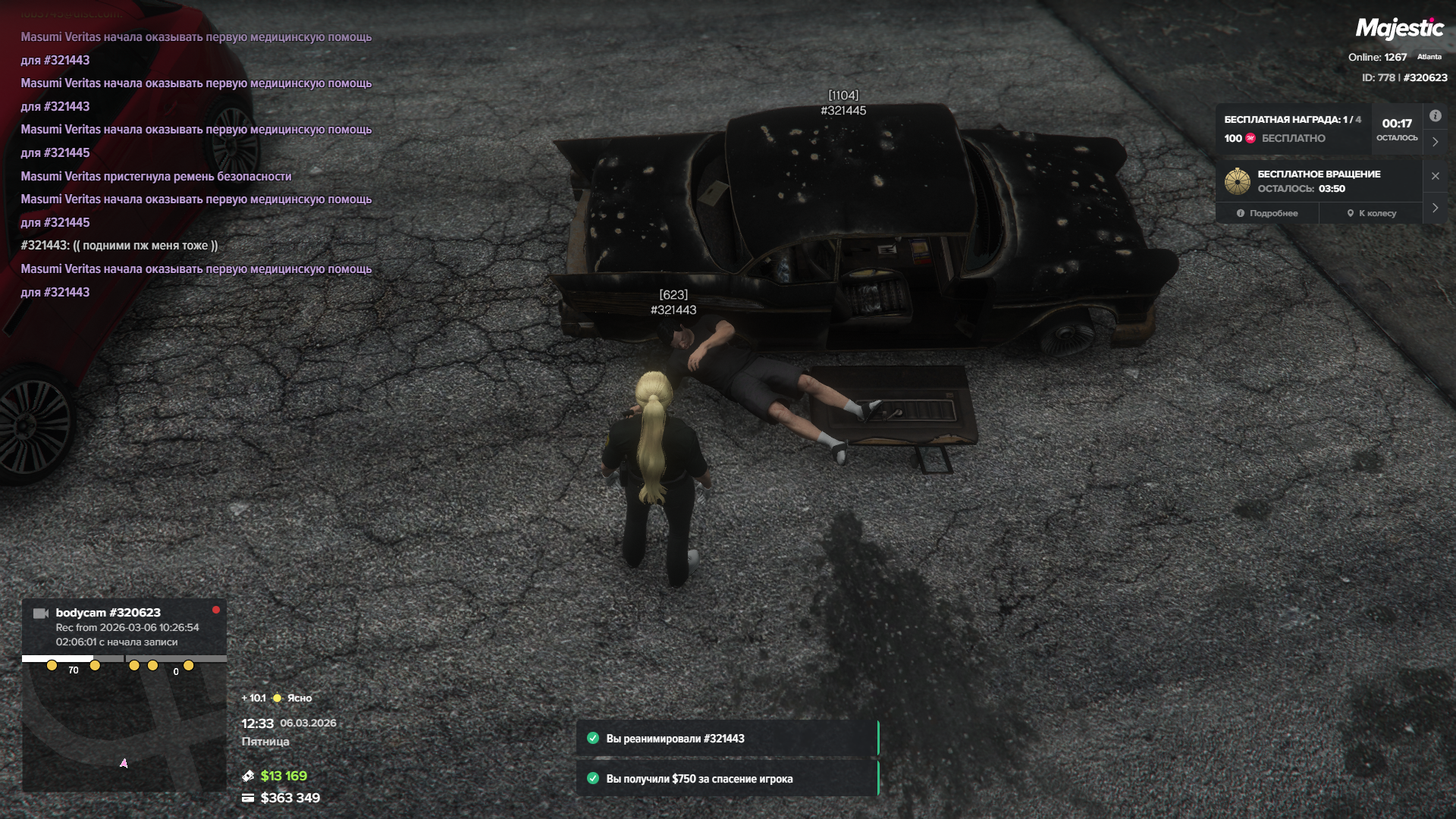The height and width of the screenshot is (819, 1456).
Task: Dismiss the $750 rescue reward notification
Action: (726, 779)
